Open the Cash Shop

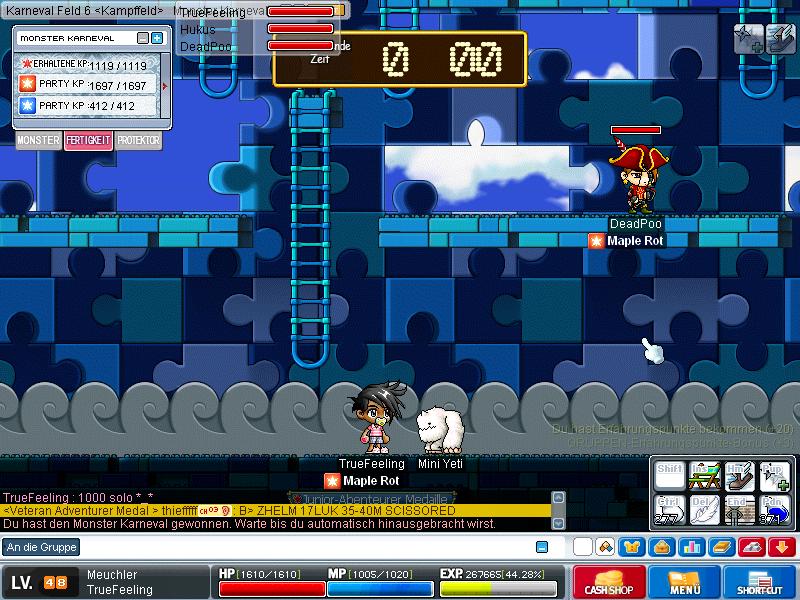click(612, 583)
